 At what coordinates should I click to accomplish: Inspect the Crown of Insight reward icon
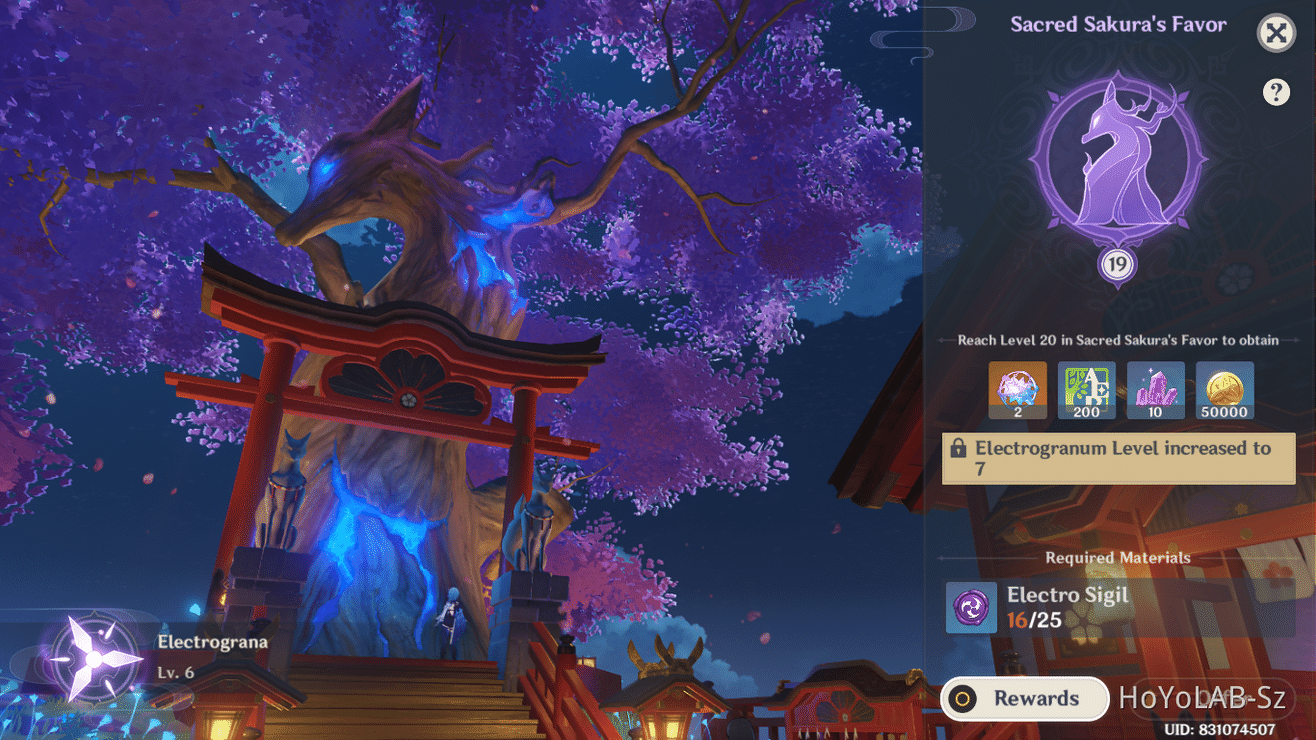pyautogui.click(x=1017, y=390)
